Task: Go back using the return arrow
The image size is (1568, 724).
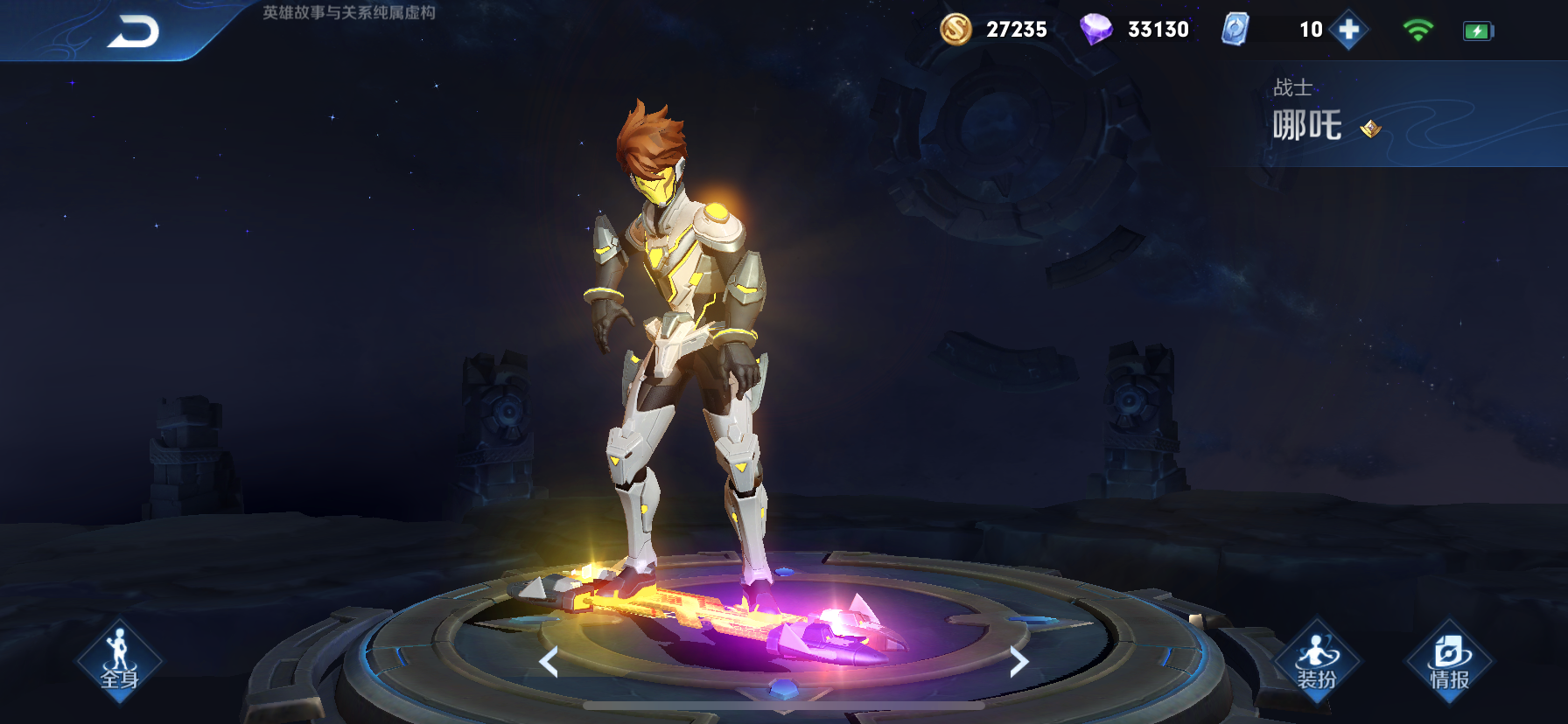Action: point(133,31)
